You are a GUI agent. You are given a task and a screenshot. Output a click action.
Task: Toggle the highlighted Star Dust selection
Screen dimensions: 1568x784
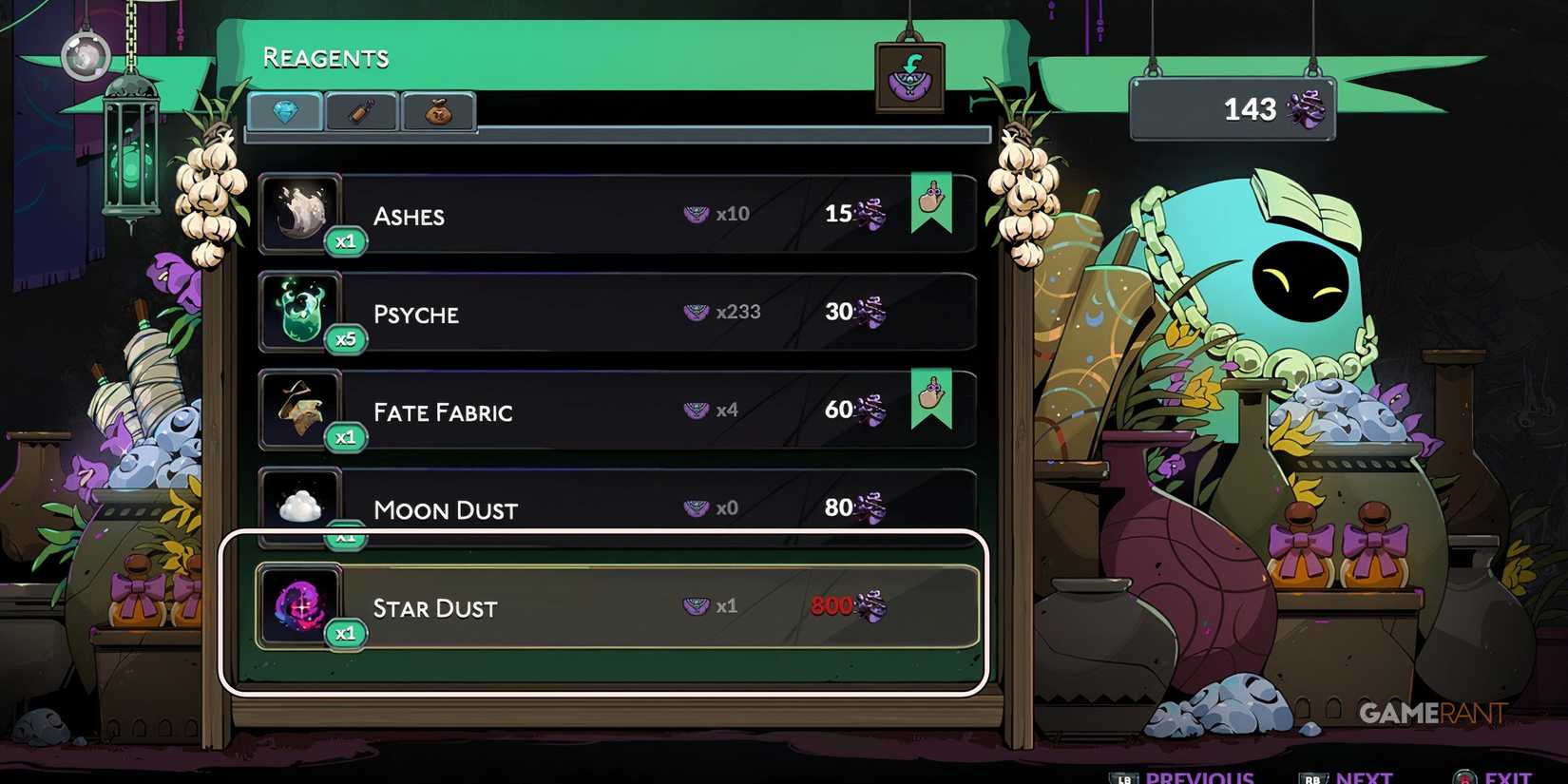pyautogui.click(x=608, y=608)
